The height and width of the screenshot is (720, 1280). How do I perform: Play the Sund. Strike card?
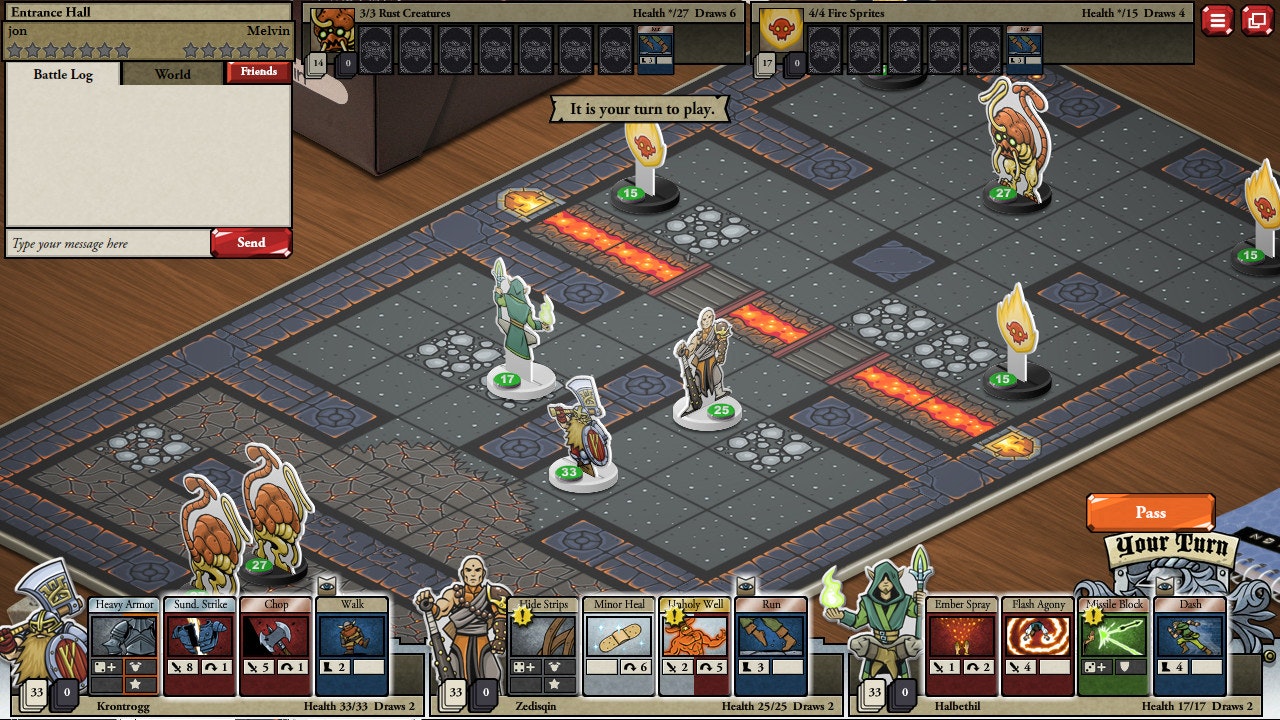[200, 645]
